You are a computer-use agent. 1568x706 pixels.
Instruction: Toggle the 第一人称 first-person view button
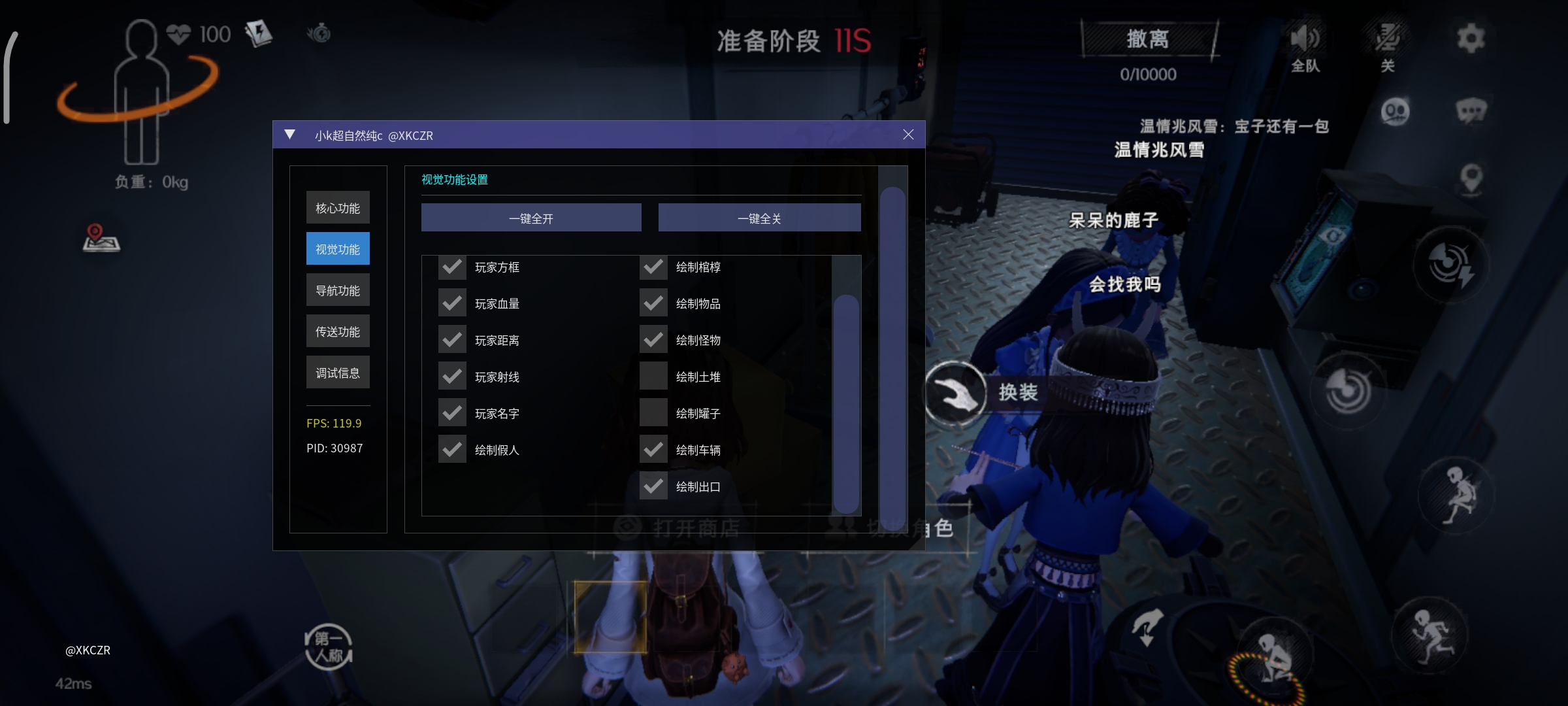tap(329, 647)
